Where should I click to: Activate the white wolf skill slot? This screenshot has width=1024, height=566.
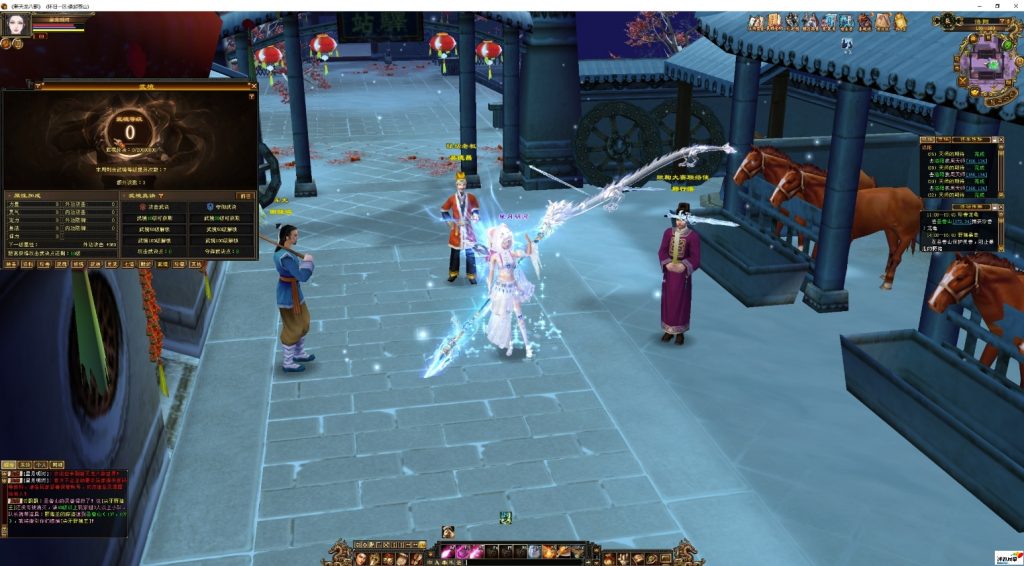tap(535, 552)
